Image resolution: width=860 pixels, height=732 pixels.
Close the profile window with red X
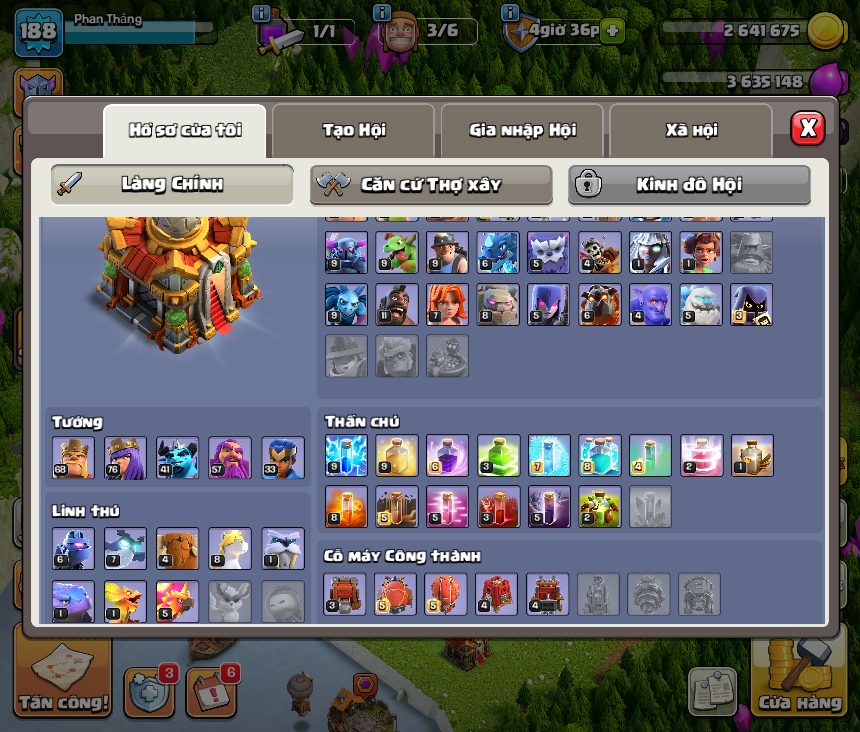[807, 128]
